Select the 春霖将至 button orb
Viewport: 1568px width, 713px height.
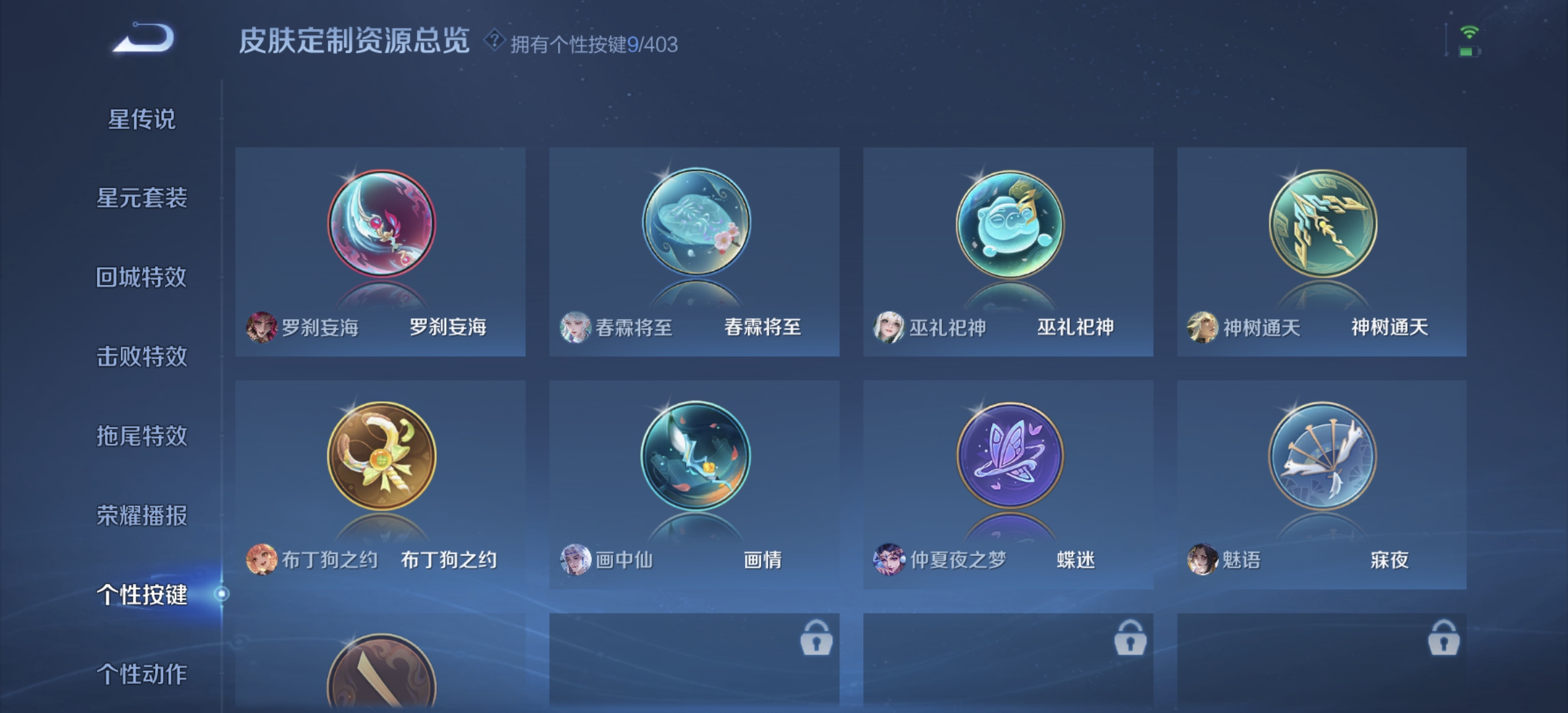click(x=694, y=224)
